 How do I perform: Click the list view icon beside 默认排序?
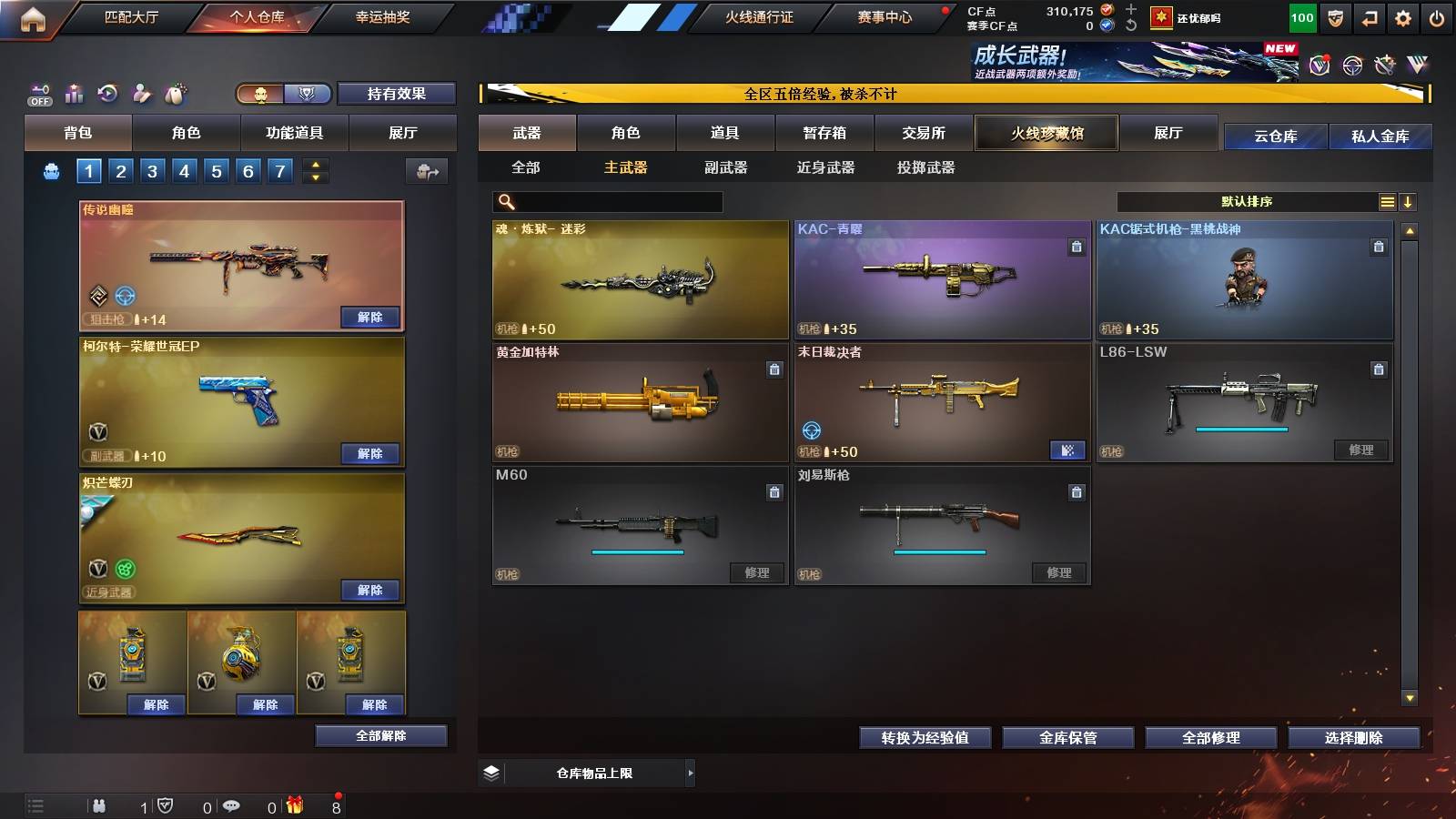[1387, 201]
